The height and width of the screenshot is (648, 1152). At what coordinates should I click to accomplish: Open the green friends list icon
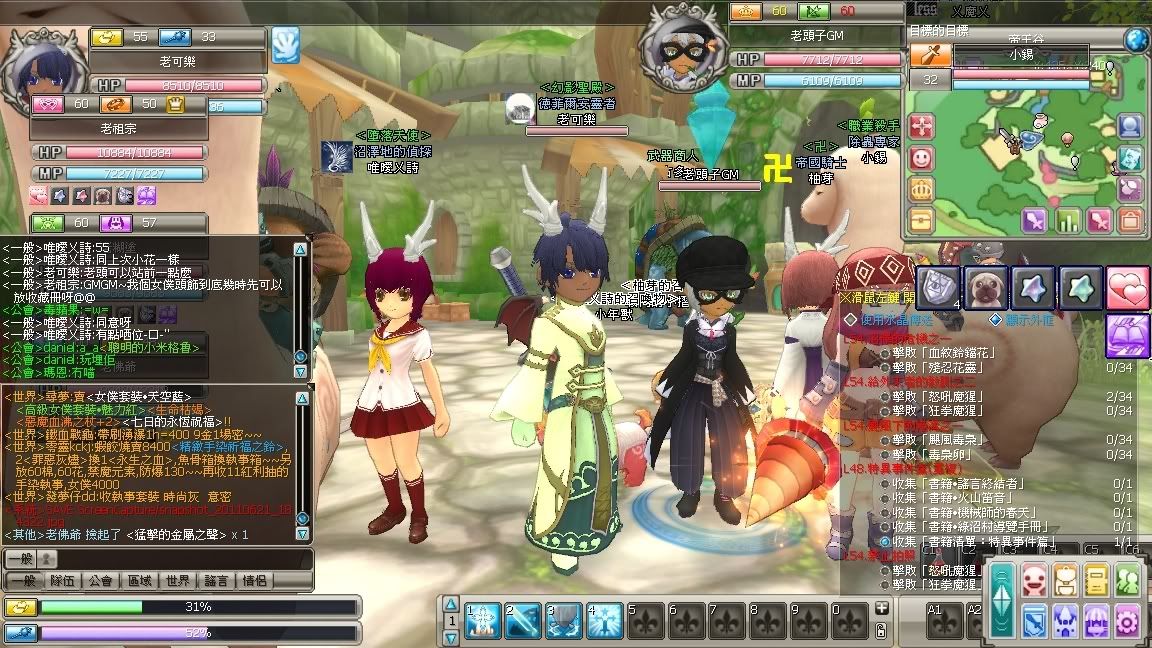1129,580
